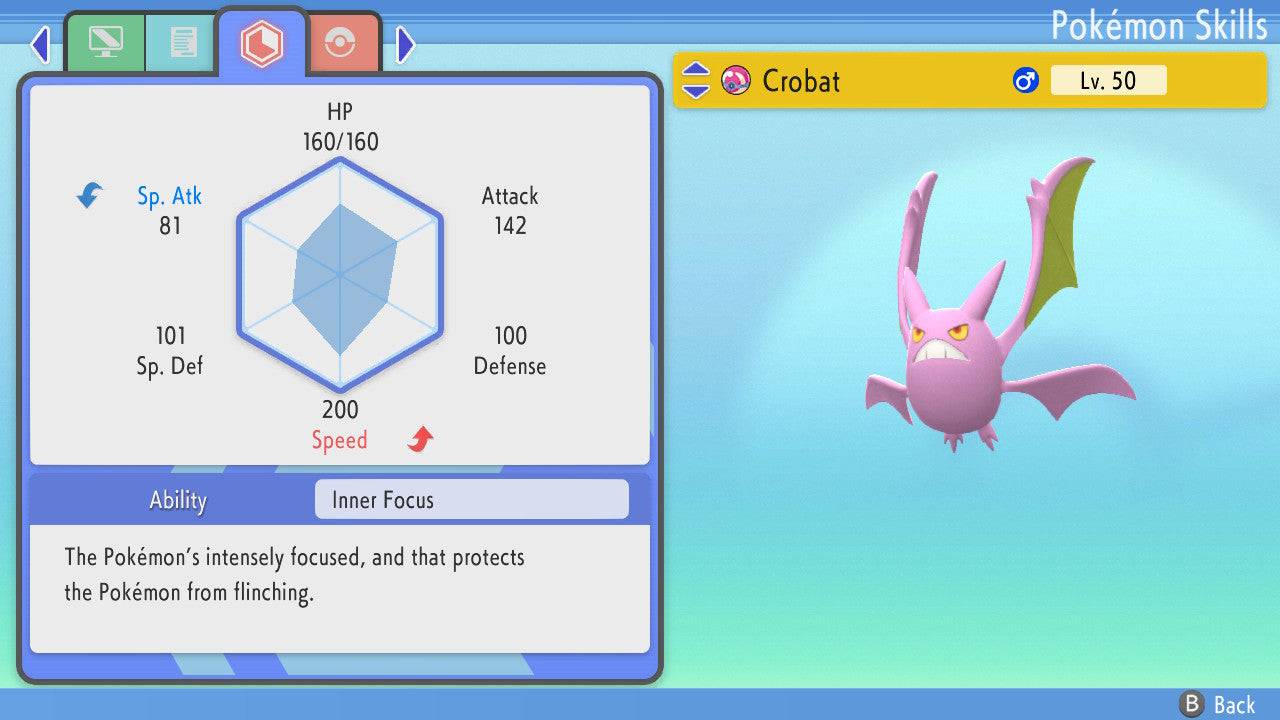Cycle Pokémon with the up-down arrows beside Crobat
1280x720 pixels.
[696, 80]
